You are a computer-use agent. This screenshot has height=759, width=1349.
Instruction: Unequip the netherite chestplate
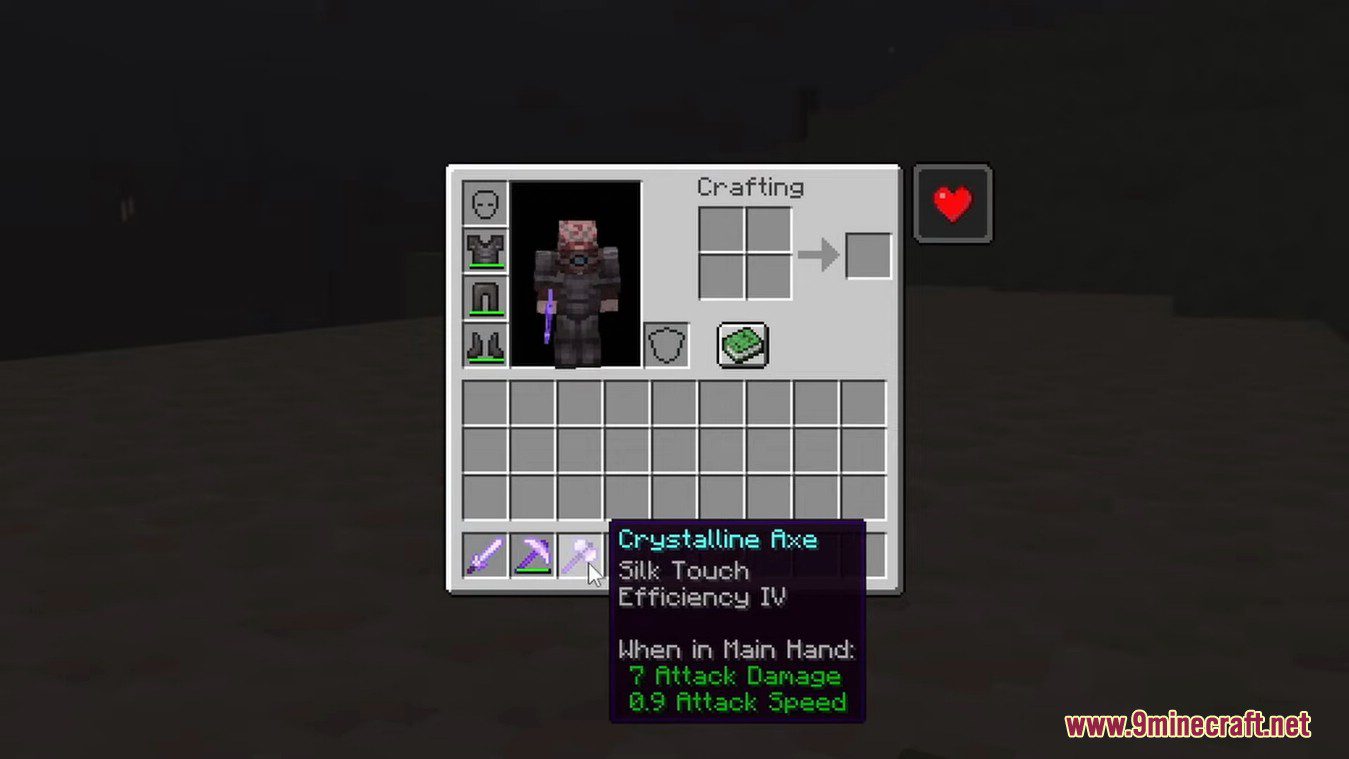click(484, 250)
